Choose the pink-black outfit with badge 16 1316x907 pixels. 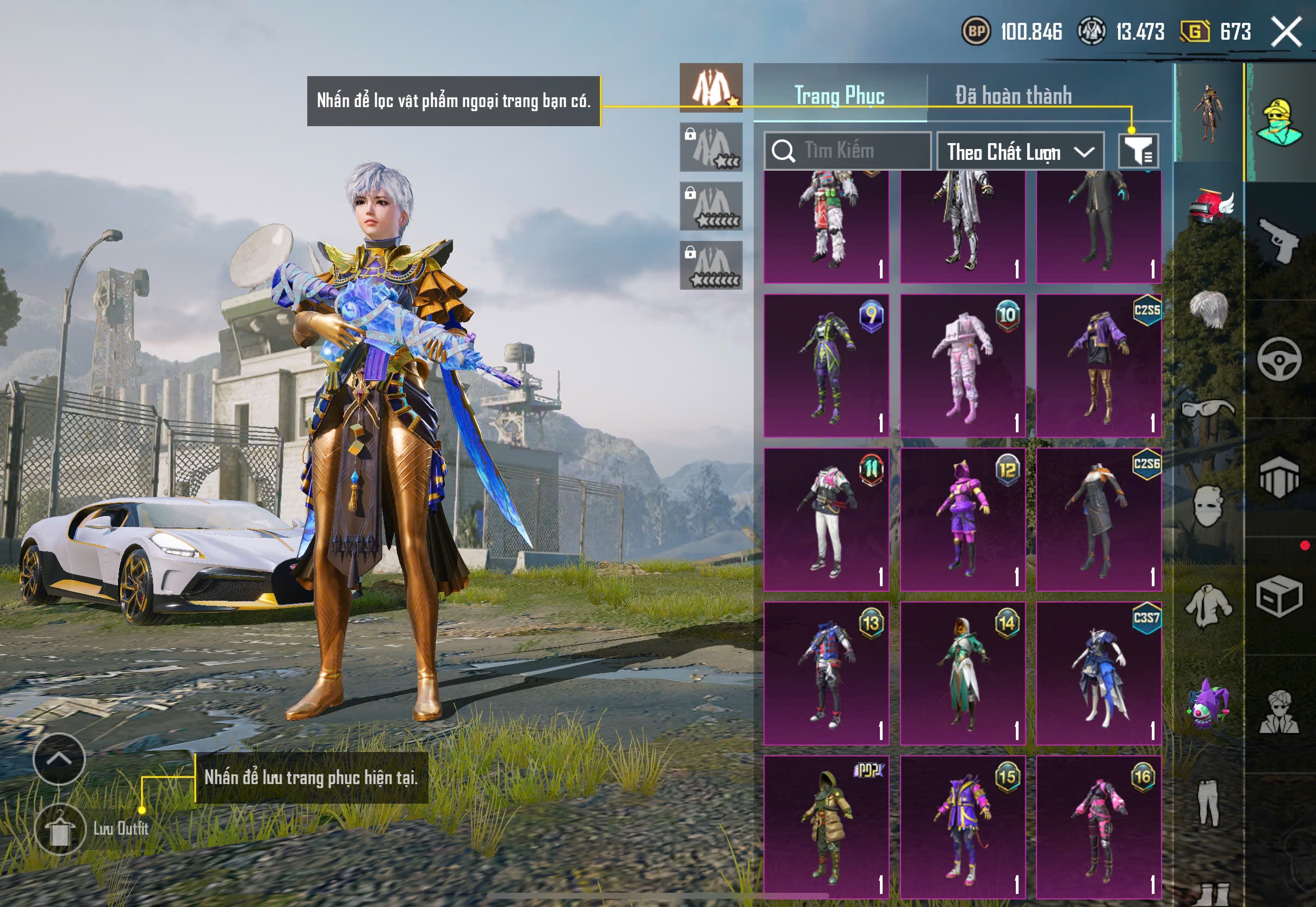[1098, 827]
